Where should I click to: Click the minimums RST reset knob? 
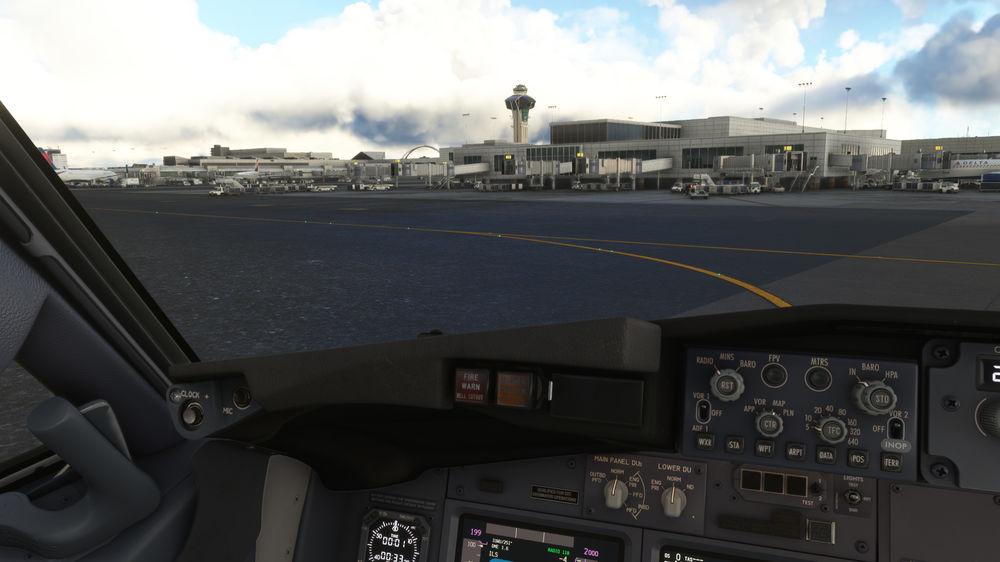click(727, 385)
